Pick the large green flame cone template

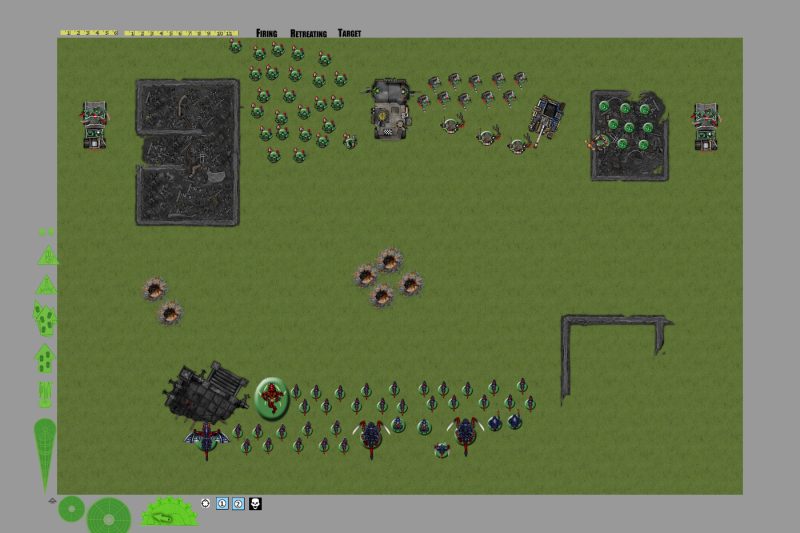pyautogui.click(x=45, y=453)
